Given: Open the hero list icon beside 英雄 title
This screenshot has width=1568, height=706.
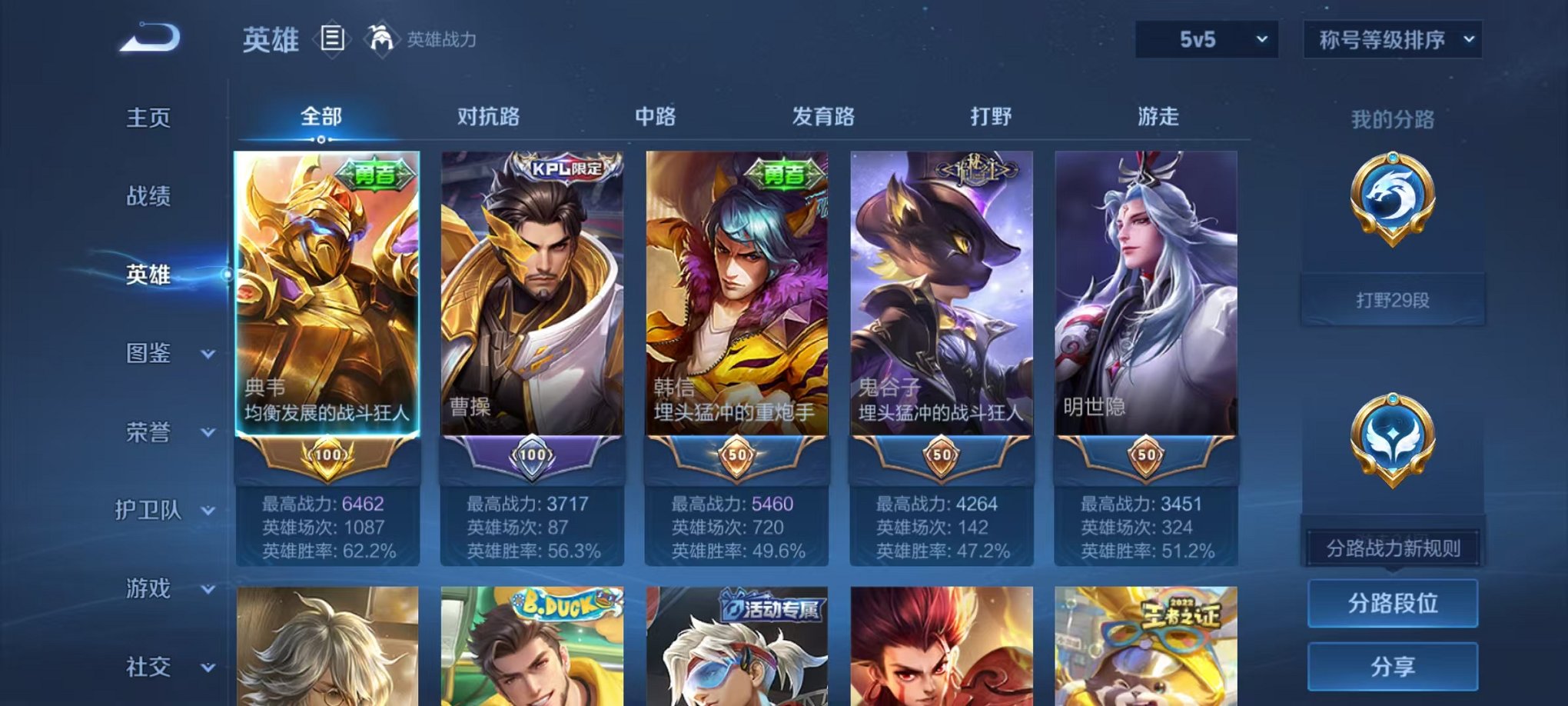Looking at the screenshot, I should 334,40.
